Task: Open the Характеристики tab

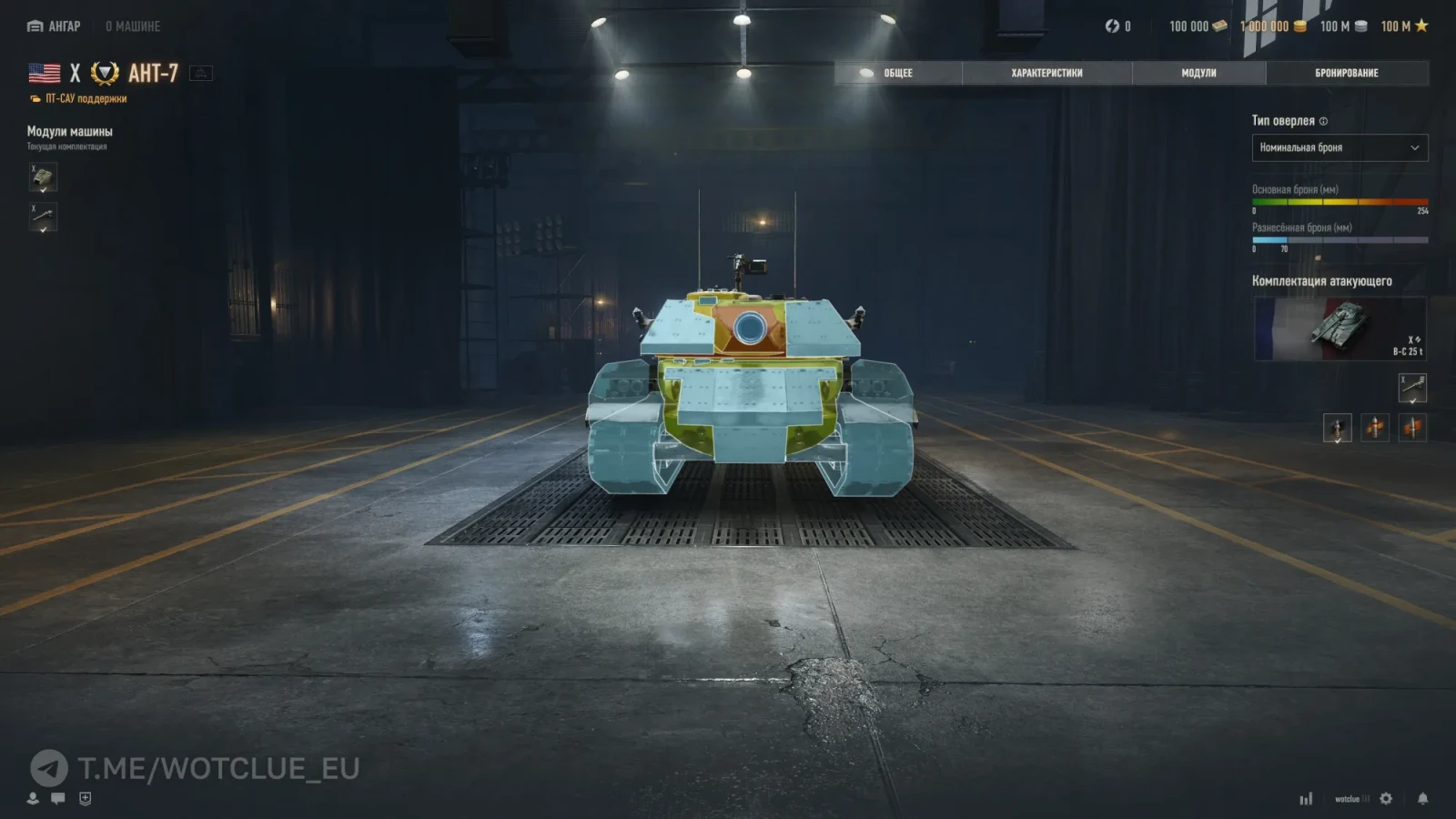Action: coord(1046,73)
